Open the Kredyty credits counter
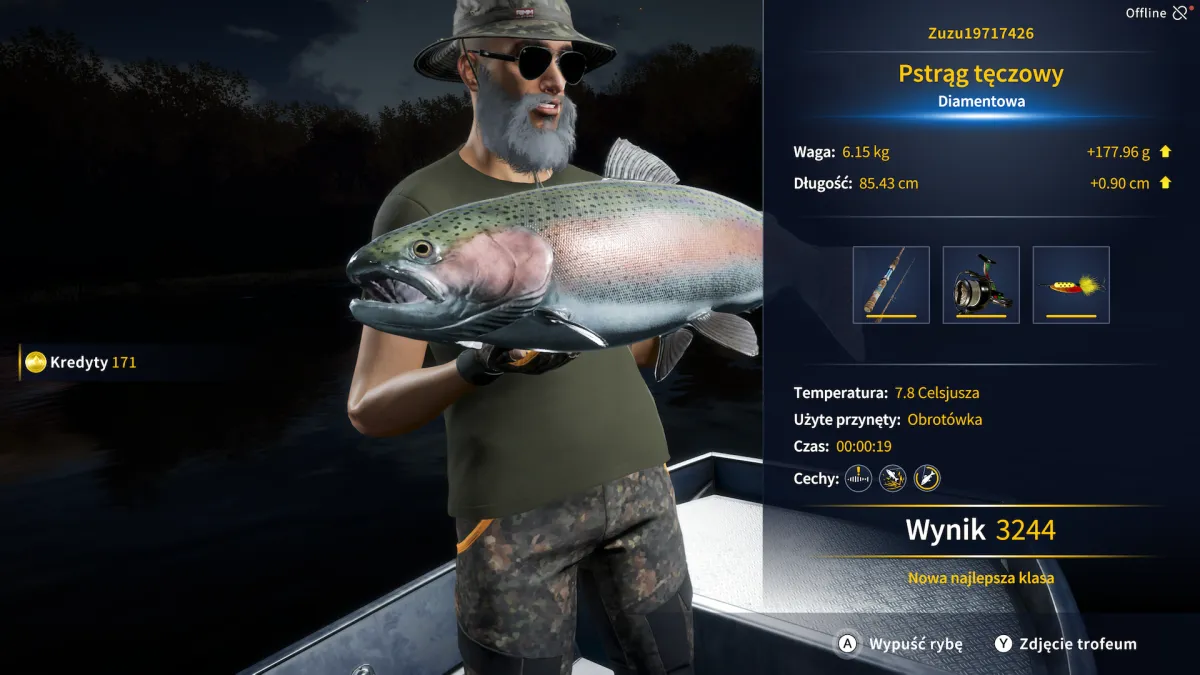Screen dimensions: 1200x675 pos(82,362)
